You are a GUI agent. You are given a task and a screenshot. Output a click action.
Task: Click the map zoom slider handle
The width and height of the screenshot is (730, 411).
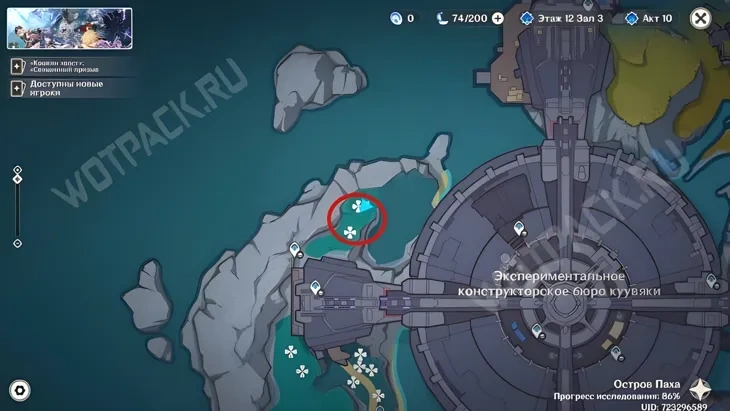click(17, 181)
